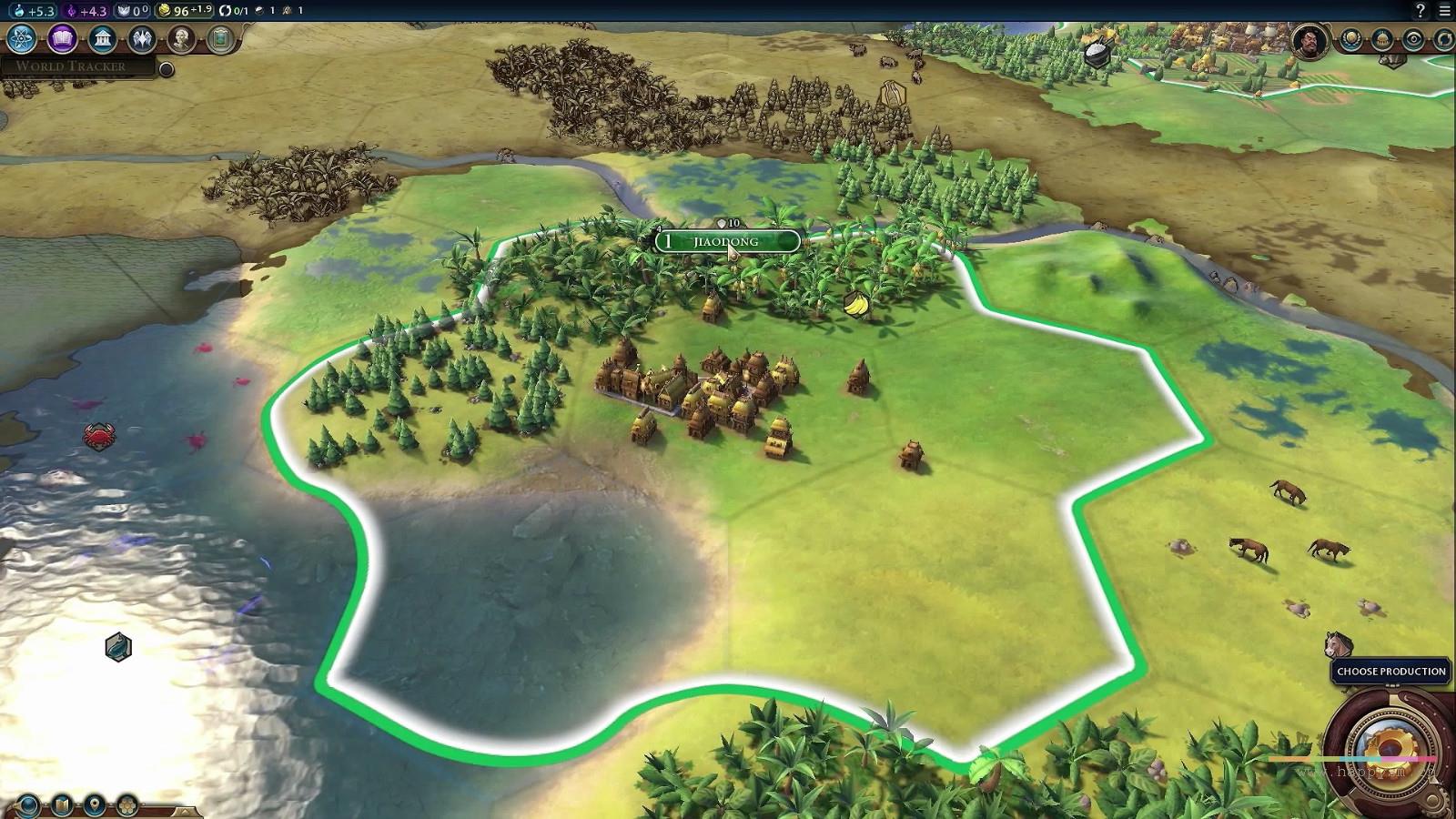The image size is (1456, 819).
Task: Click the Choose Production notification
Action: 1390,672
